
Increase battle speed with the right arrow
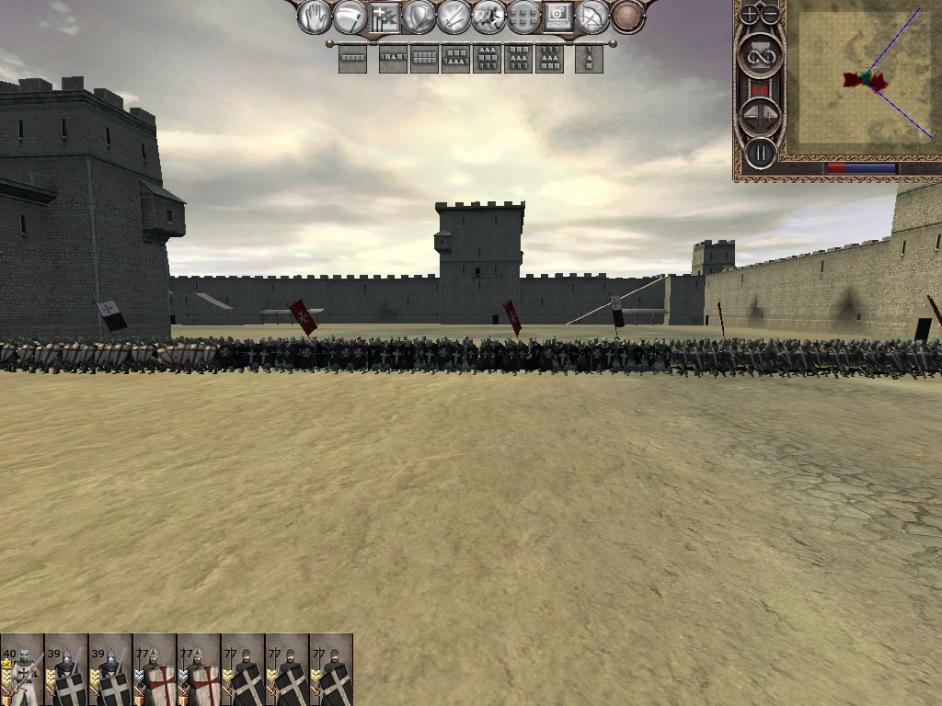(x=771, y=118)
